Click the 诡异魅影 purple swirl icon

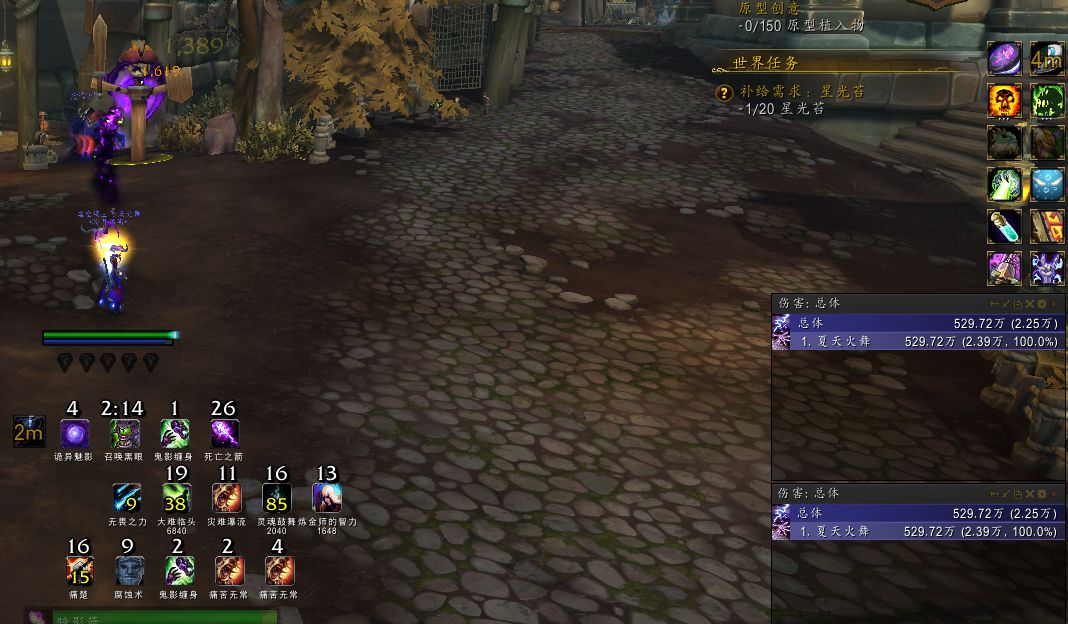(73, 434)
